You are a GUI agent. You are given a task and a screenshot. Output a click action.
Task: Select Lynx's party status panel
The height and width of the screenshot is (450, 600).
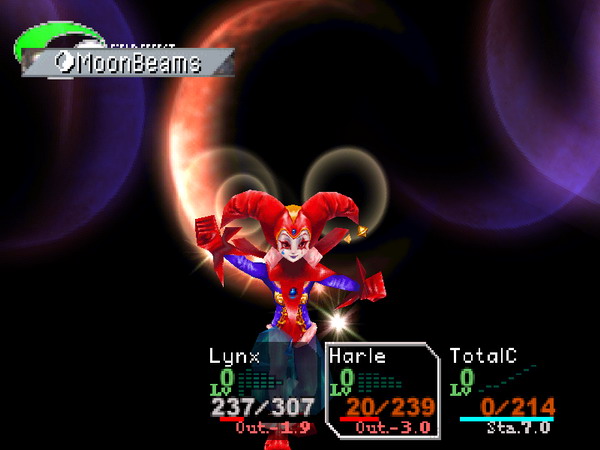tap(262, 390)
